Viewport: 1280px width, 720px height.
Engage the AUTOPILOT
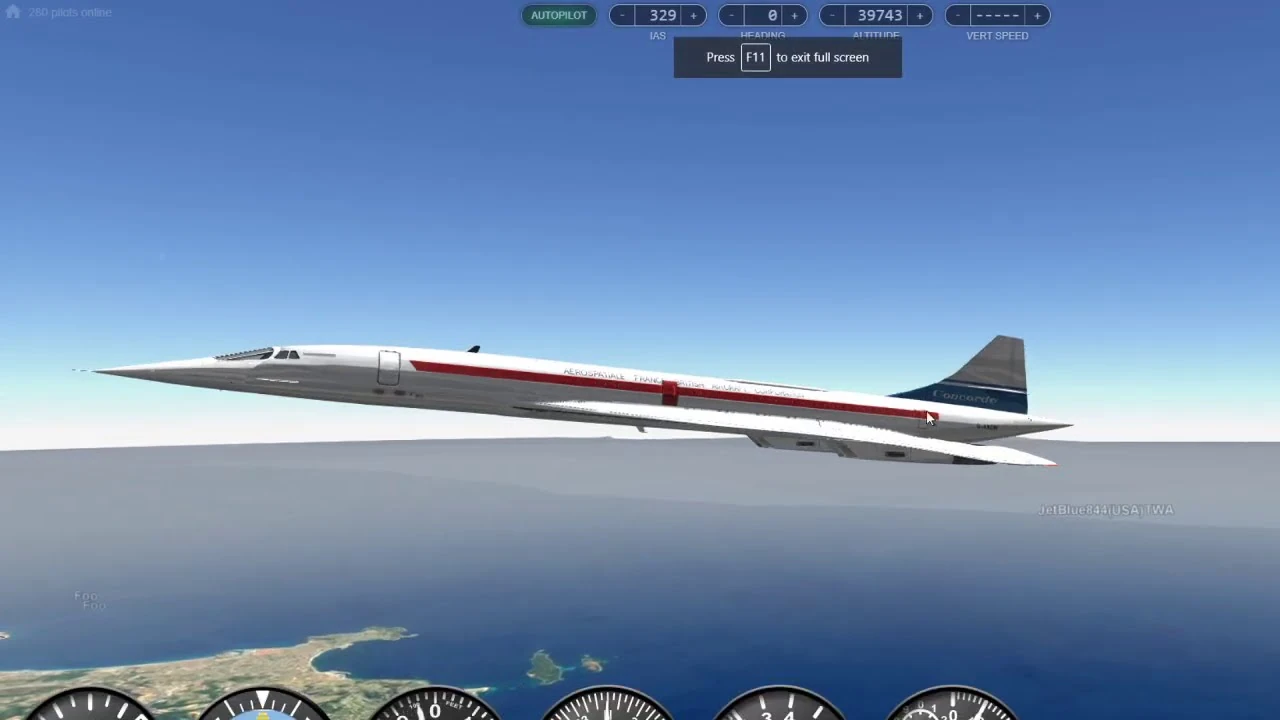tap(559, 15)
